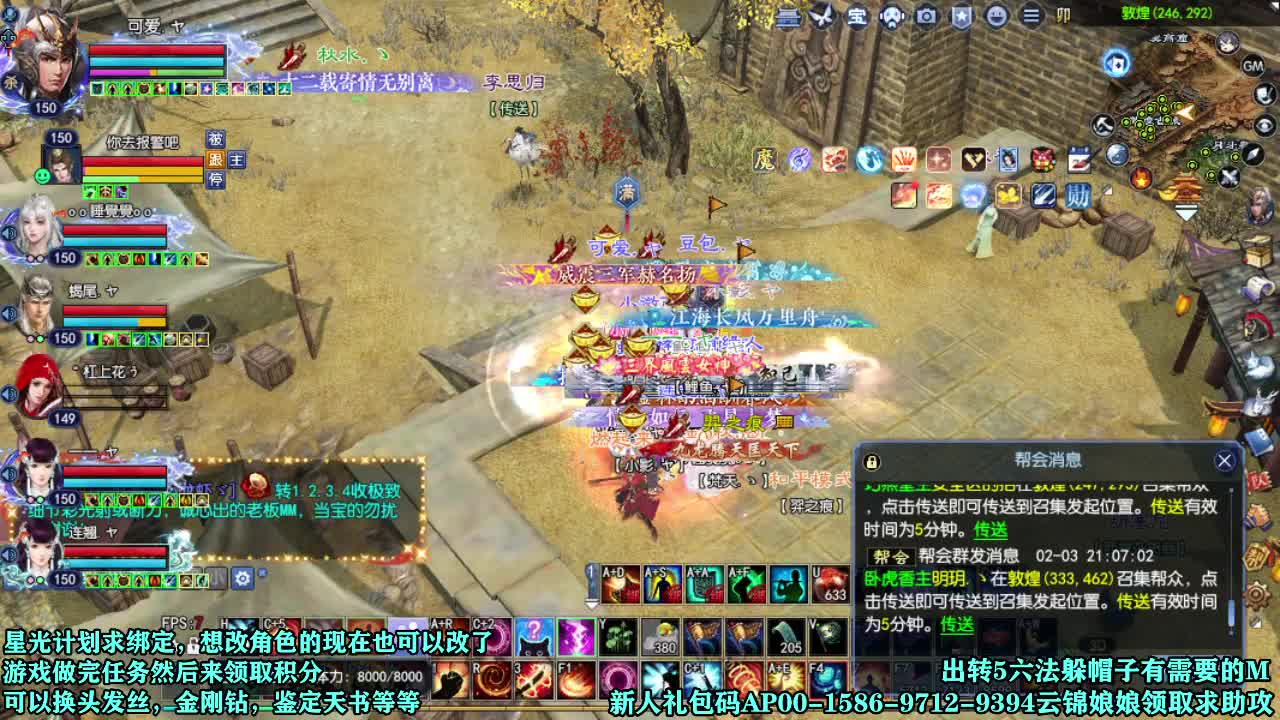
Task: Open the 宝 treasure panel on top bar
Action: click(858, 16)
